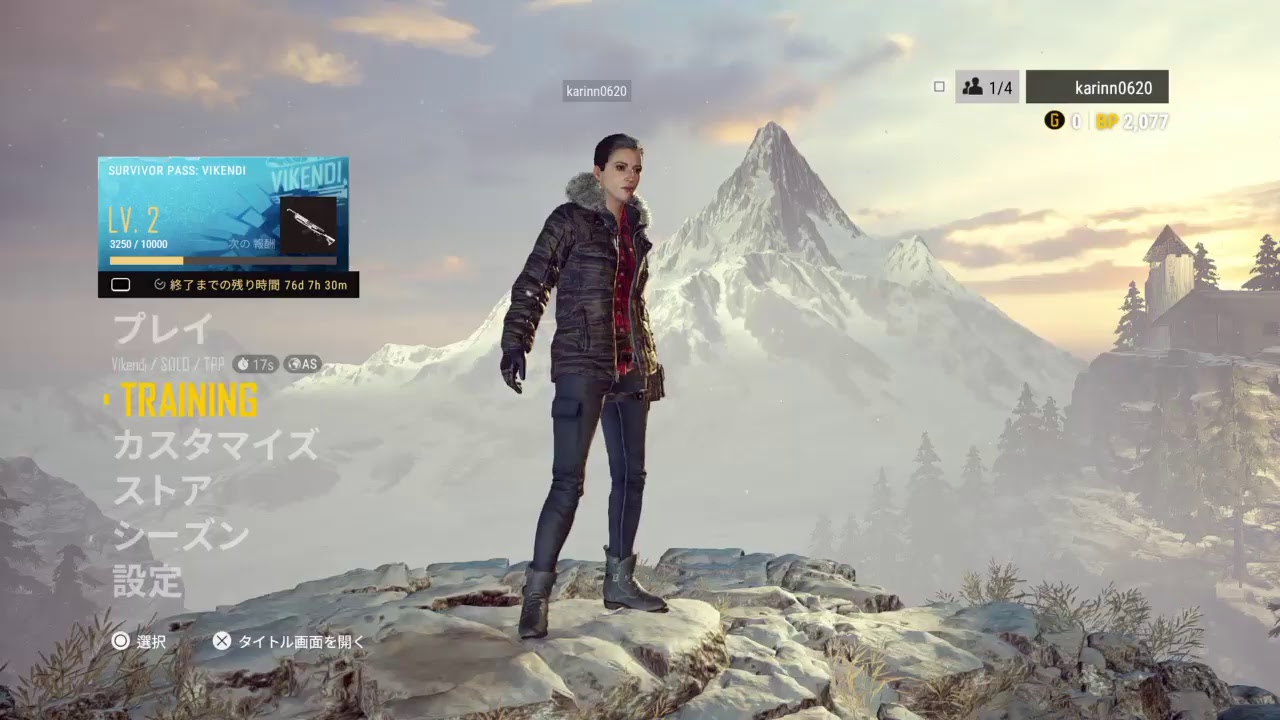Click the party members 1/4 indicator

[987, 88]
